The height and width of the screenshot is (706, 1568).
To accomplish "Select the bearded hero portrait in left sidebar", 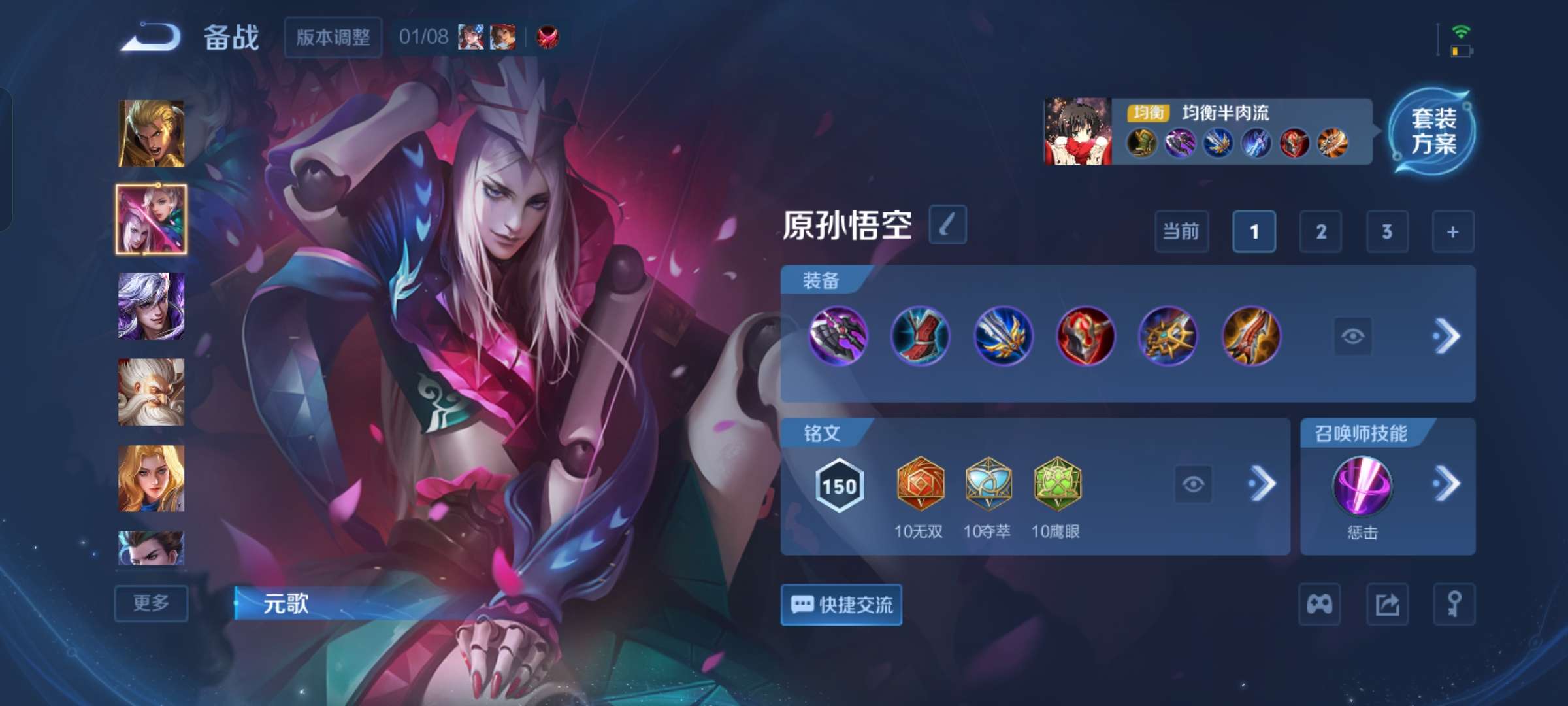I will (x=150, y=391).
